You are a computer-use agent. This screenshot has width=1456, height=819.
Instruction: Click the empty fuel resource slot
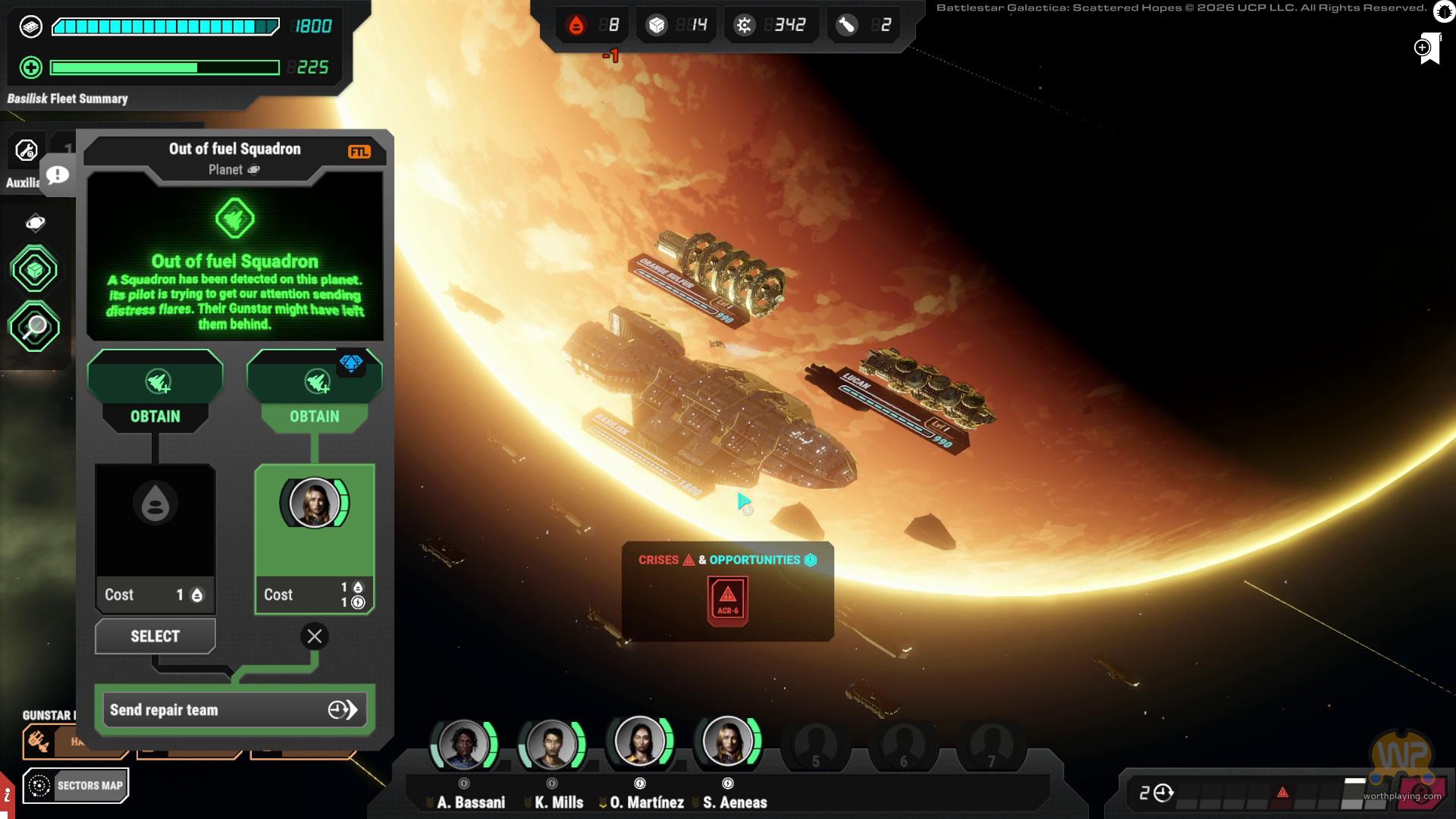pos(155,520)
